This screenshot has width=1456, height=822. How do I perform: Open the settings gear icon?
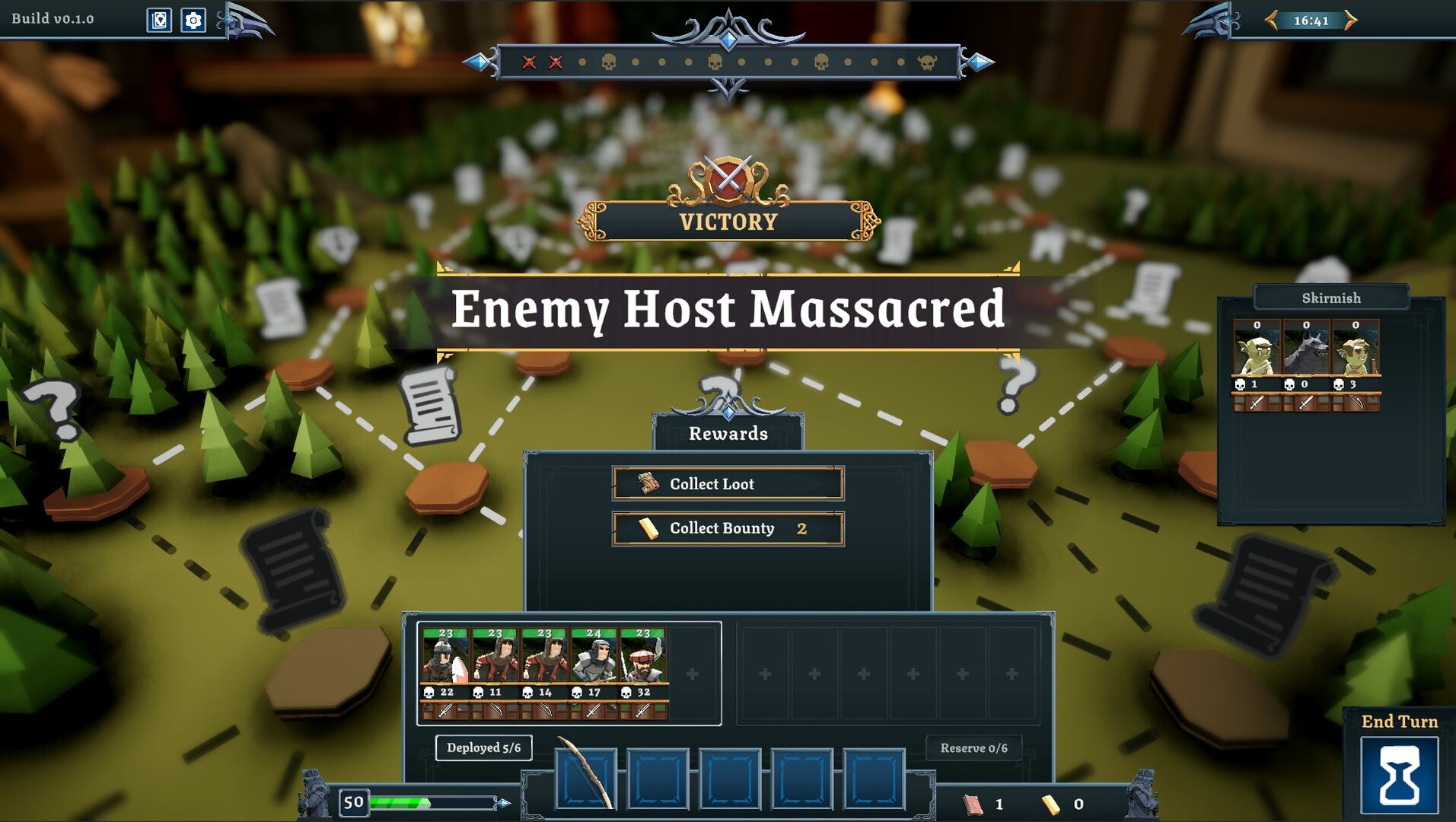pyautogui.click(x=194, y=21)
